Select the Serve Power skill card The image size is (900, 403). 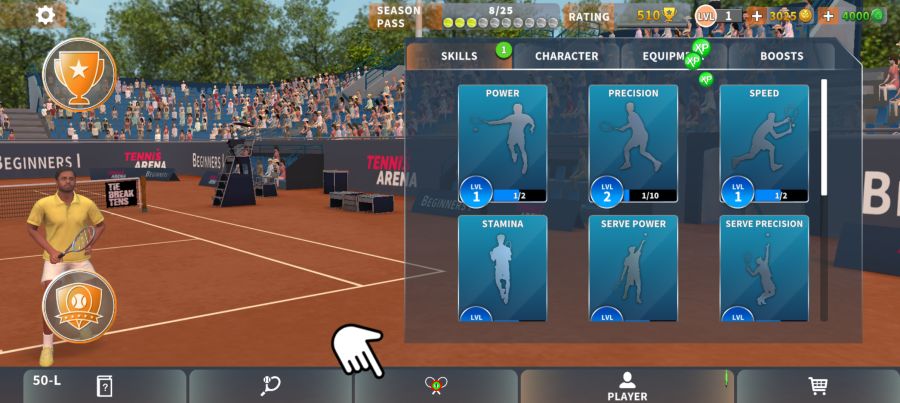click(633, 268)
